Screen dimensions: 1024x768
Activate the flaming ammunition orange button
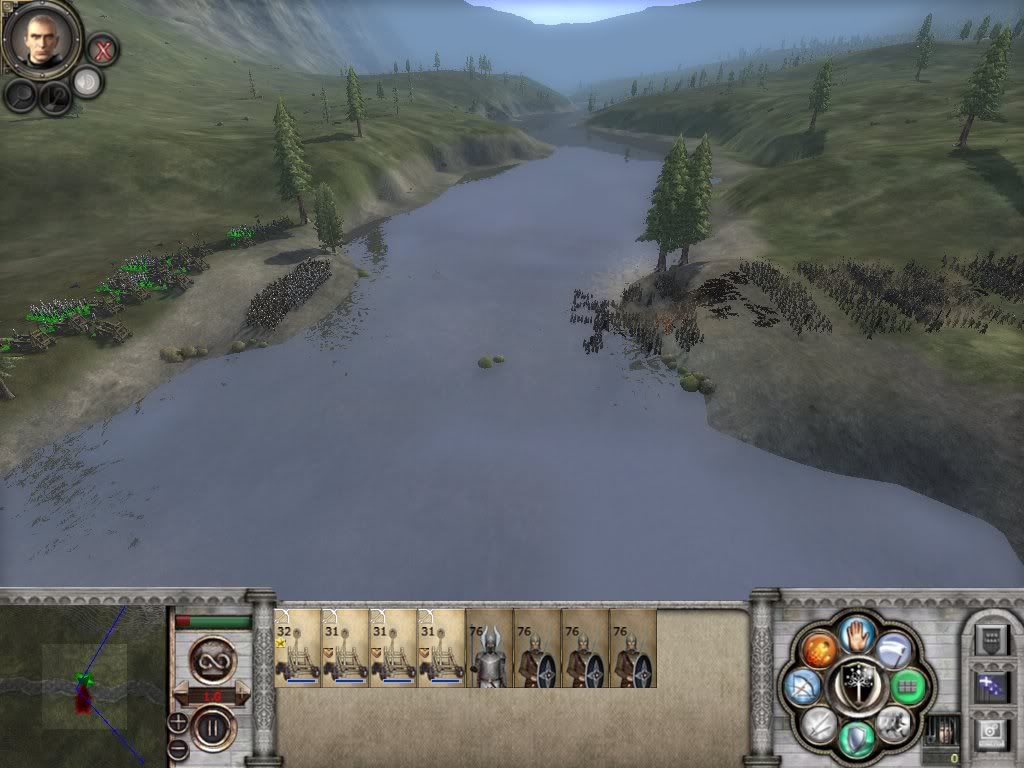819,651
